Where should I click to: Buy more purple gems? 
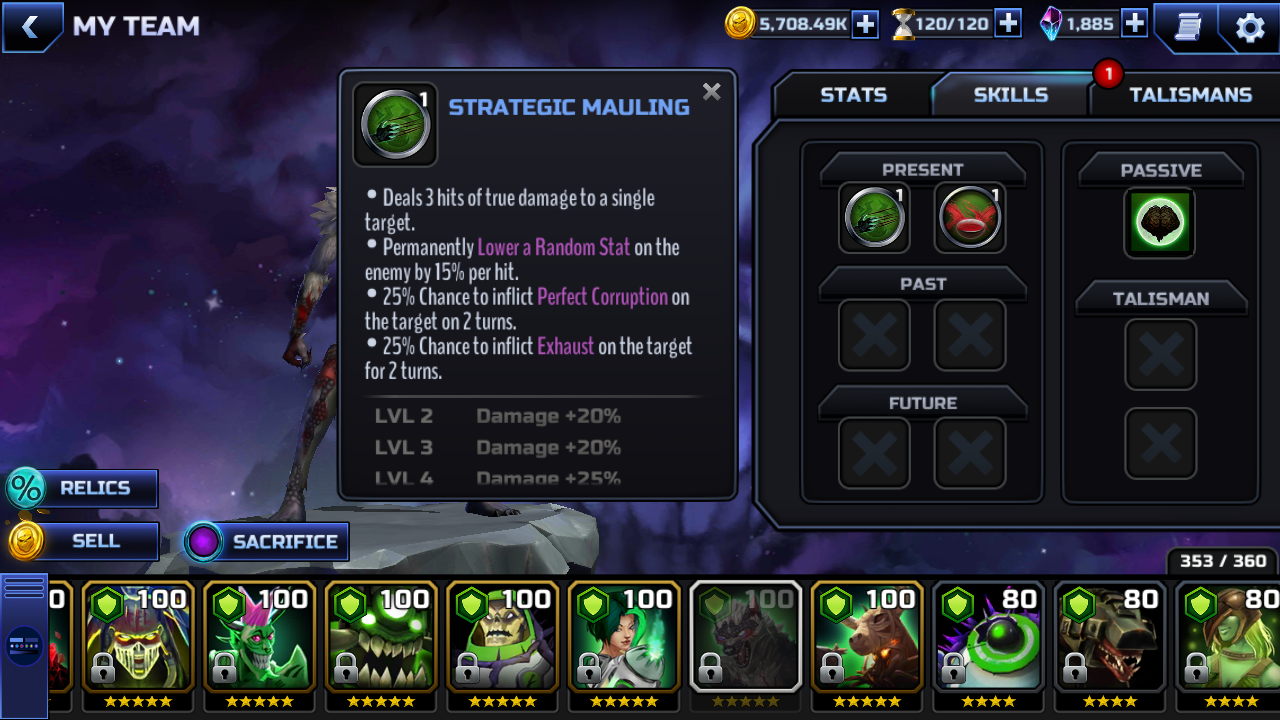click(x=1134, y=24)
